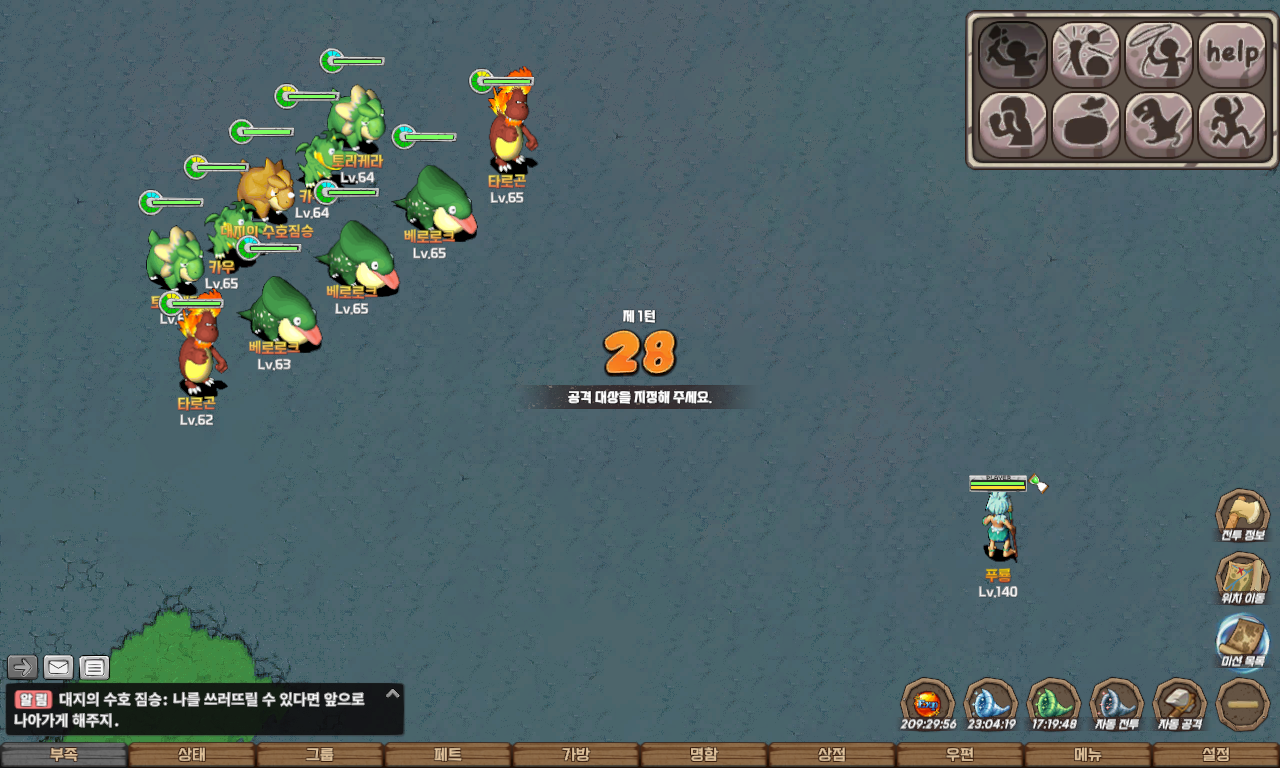
Task: Switch to the 페트 pet tab
Action: point(448,755)
